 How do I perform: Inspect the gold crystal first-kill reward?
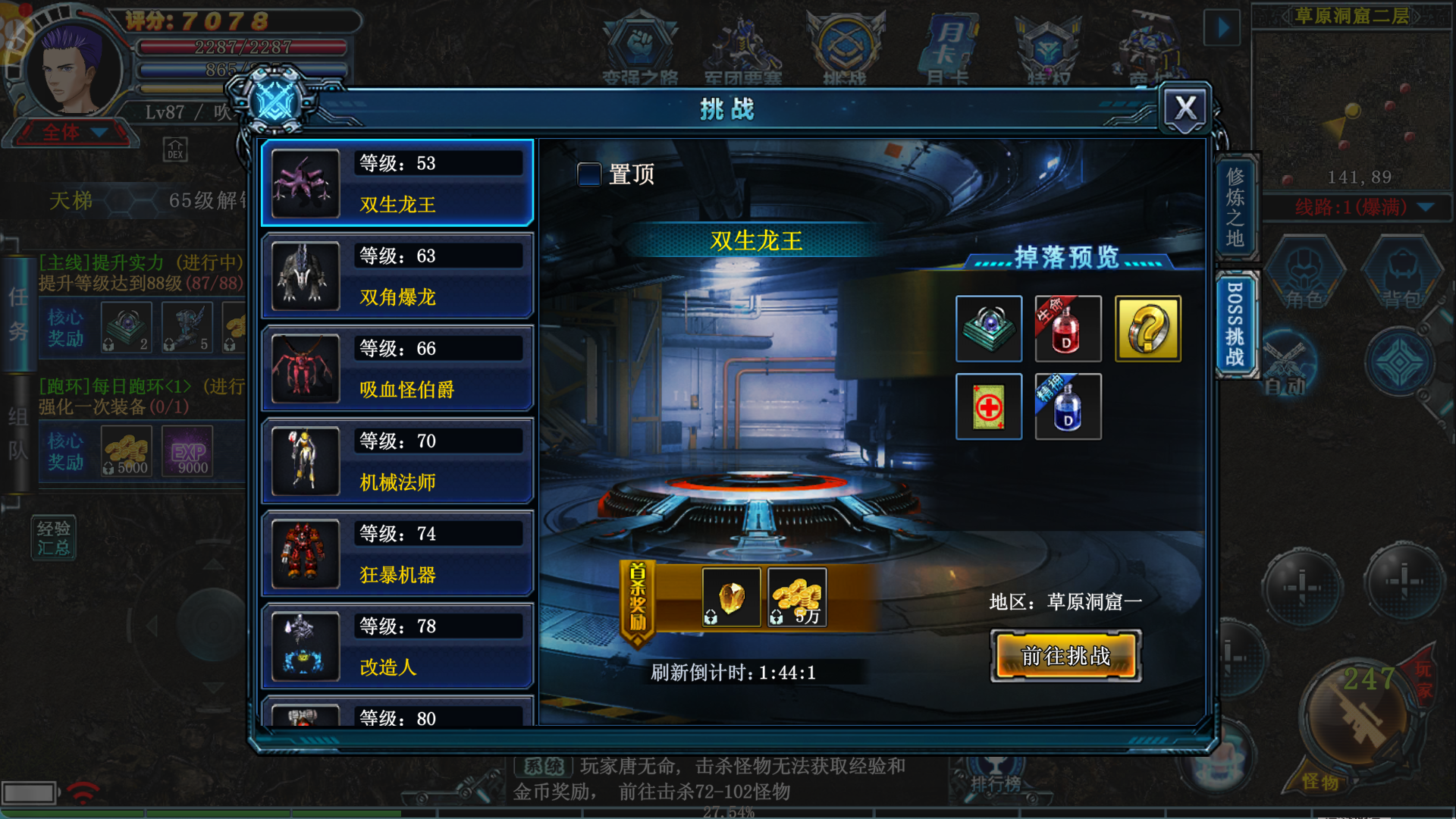coord(731,598)
